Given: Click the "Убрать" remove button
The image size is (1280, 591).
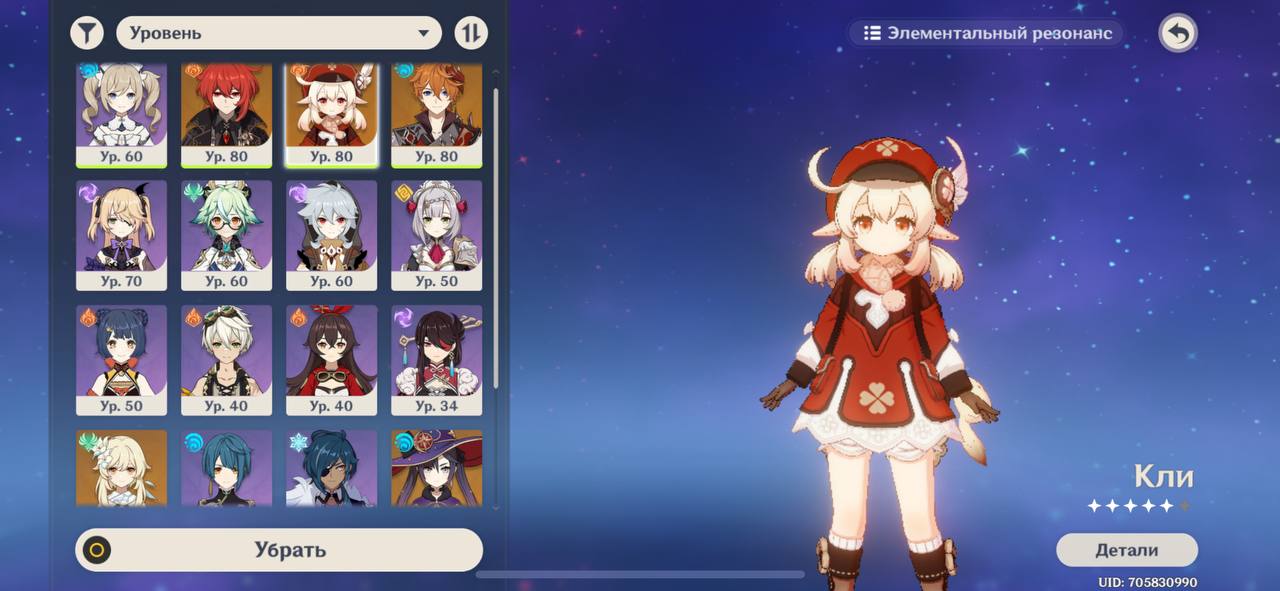Looking at the screenshot, I should tap(279, 550).
